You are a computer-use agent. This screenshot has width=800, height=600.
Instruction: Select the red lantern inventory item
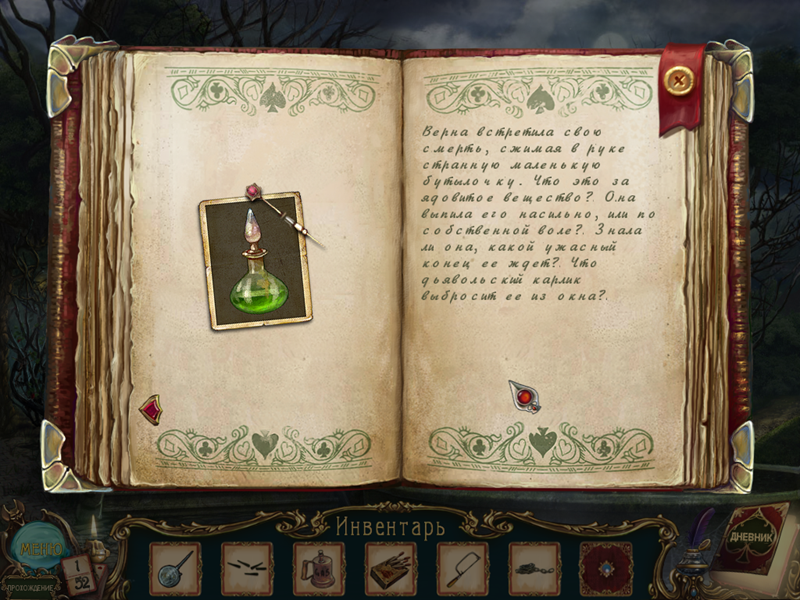(318, 570)
